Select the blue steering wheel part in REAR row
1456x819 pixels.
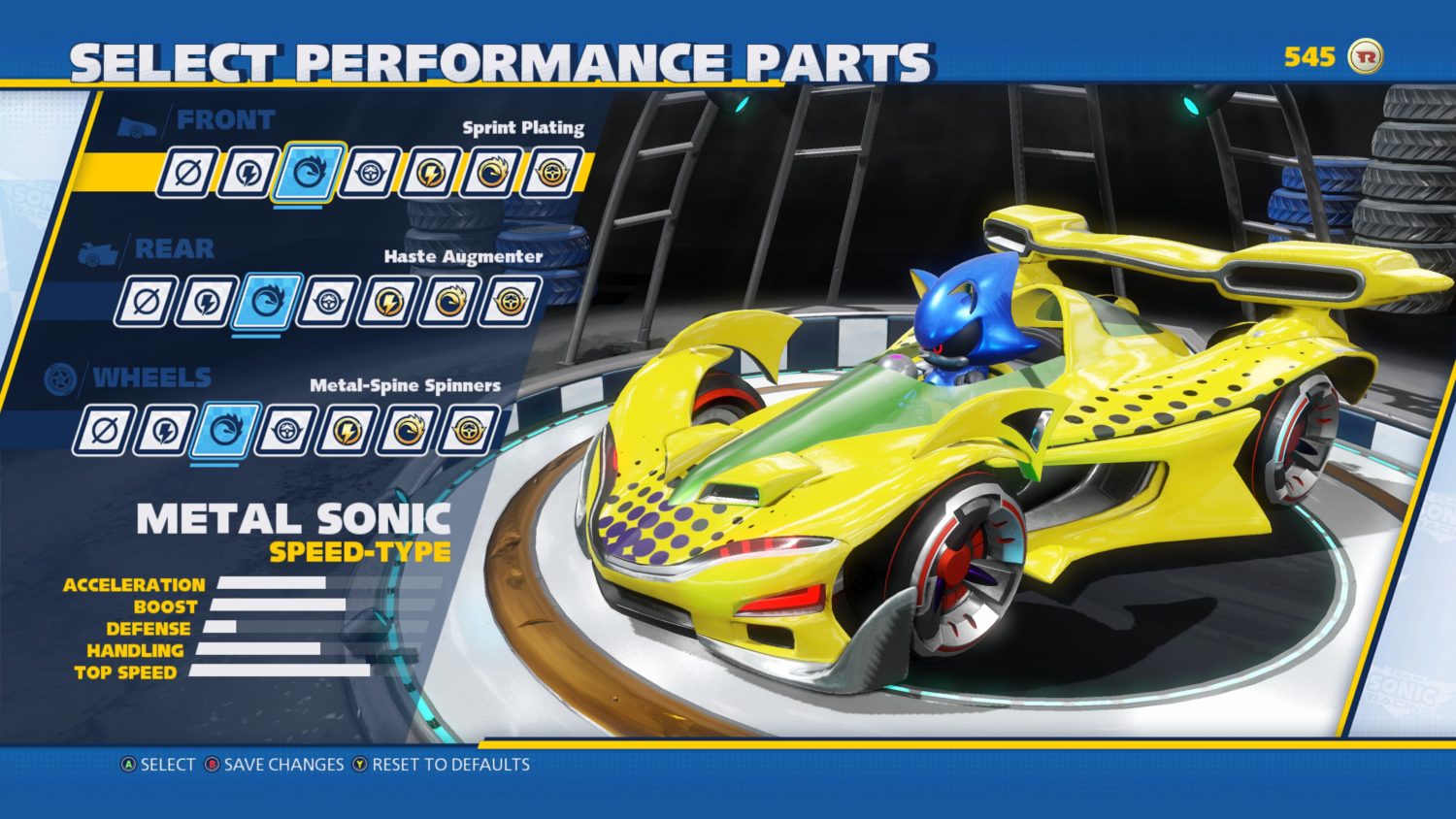(326, 299)
